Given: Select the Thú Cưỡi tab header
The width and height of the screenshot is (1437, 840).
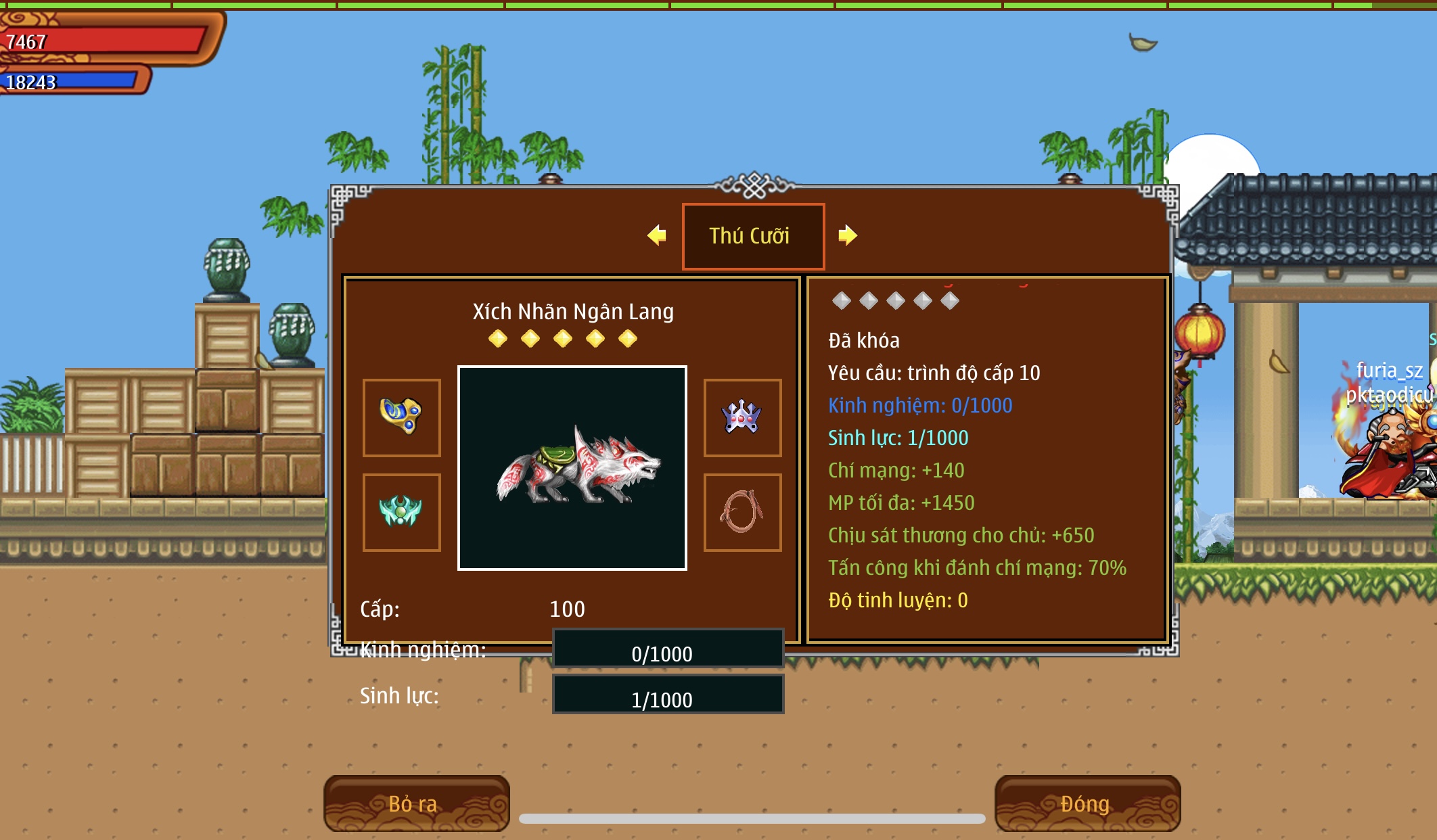Looking at the screenshot, I should pyautogui.click(x=752, y=236).
